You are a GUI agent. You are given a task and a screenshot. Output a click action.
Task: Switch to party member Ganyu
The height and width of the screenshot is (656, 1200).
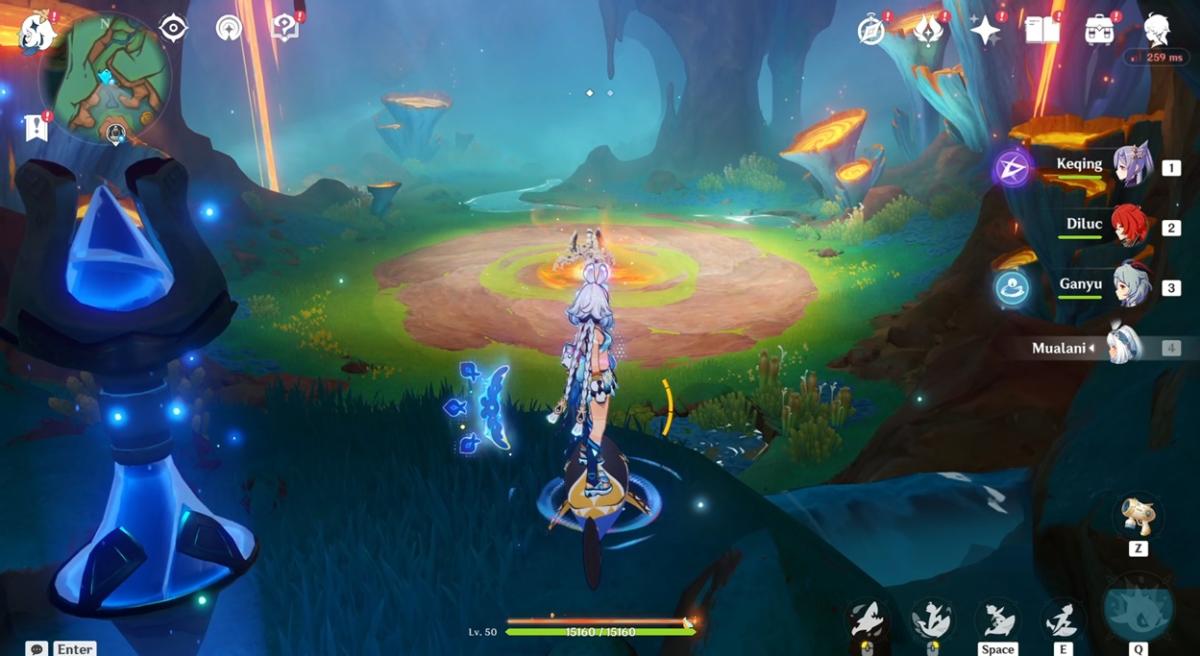tap(1130, 286)
